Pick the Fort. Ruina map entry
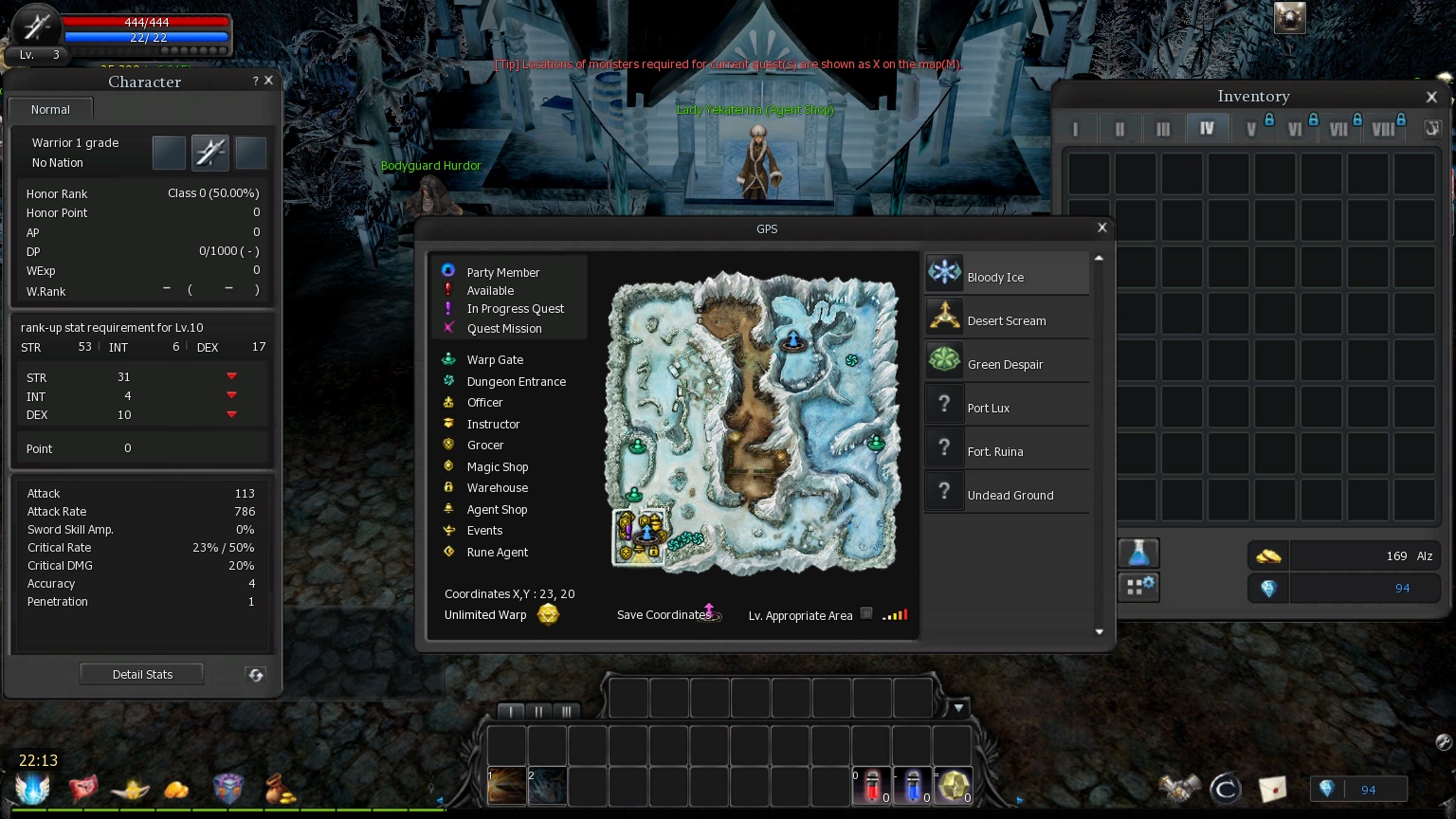This screenshot has width=1456, height=819. [x=1007, y=448]
